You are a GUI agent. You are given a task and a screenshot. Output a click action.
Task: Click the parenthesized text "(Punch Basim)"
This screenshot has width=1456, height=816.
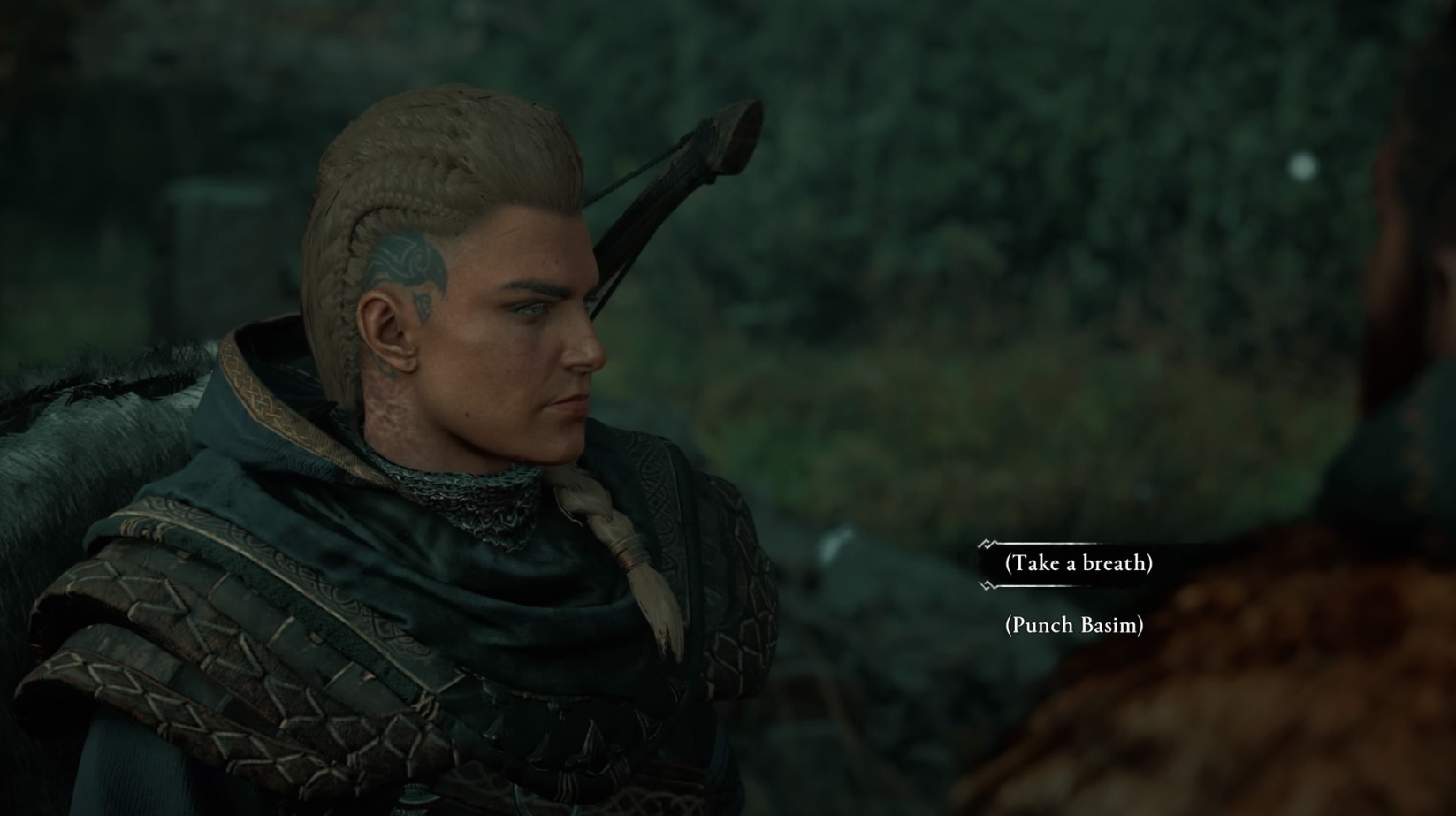[x=1074, y=625]
